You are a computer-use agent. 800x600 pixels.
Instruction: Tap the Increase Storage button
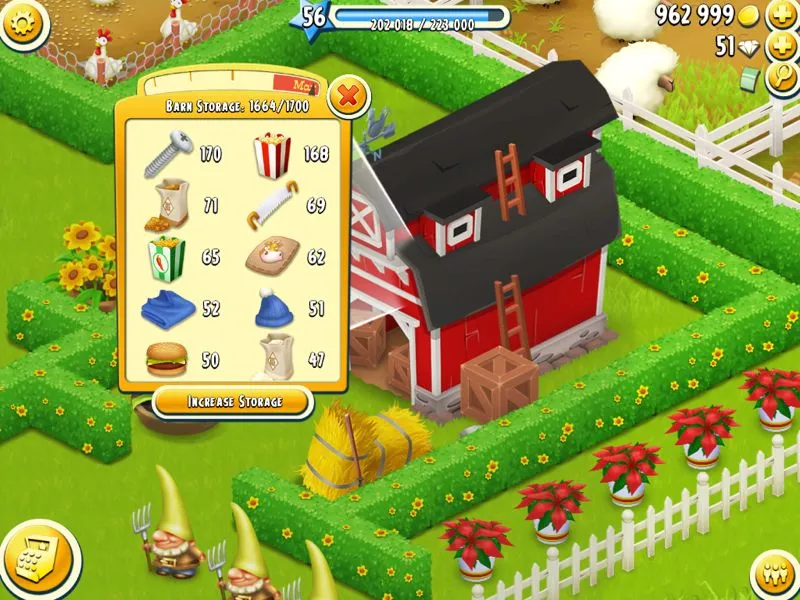tap(233, 402)
